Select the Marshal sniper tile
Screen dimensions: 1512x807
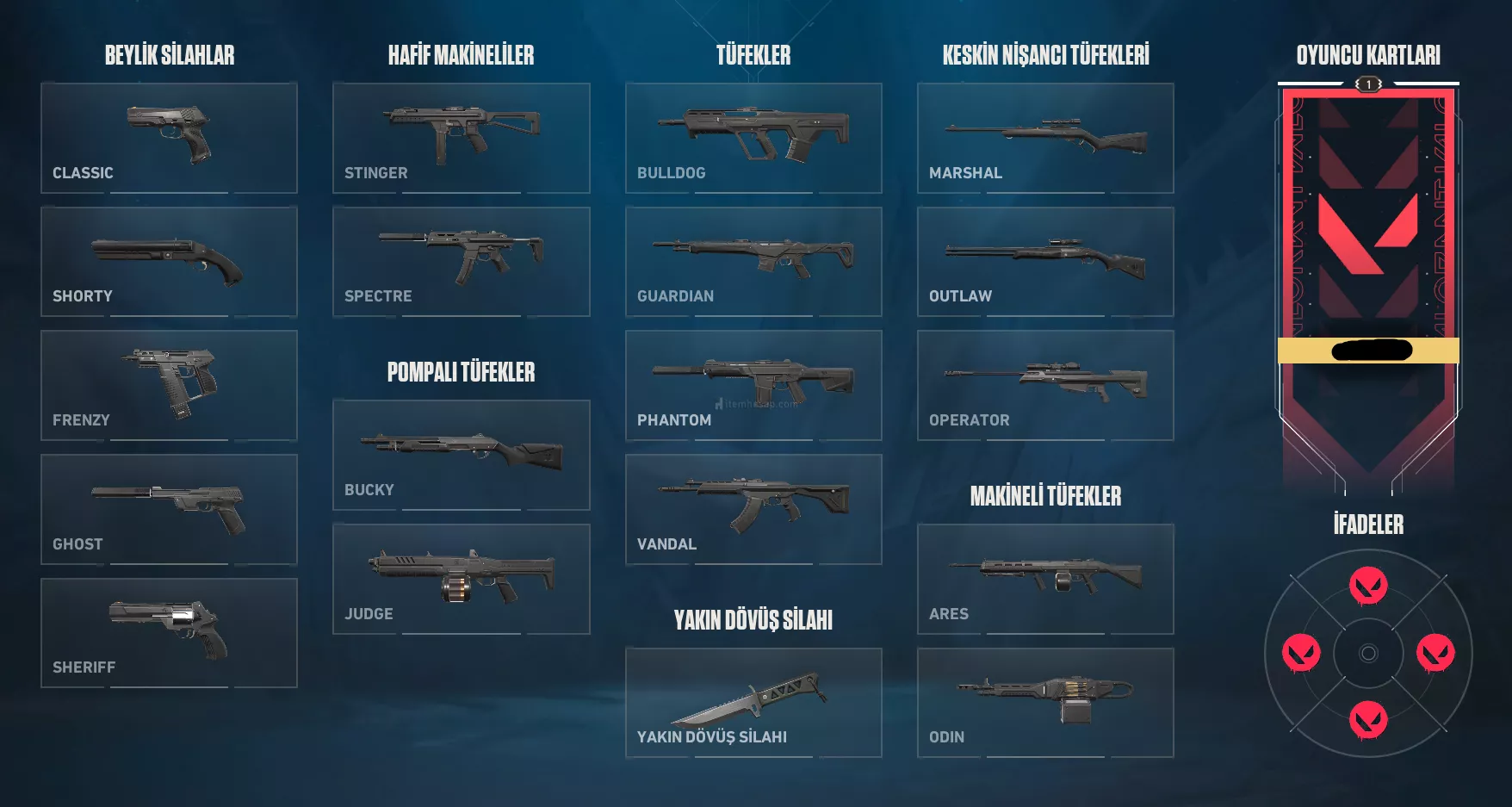[x=1045, y=138]
